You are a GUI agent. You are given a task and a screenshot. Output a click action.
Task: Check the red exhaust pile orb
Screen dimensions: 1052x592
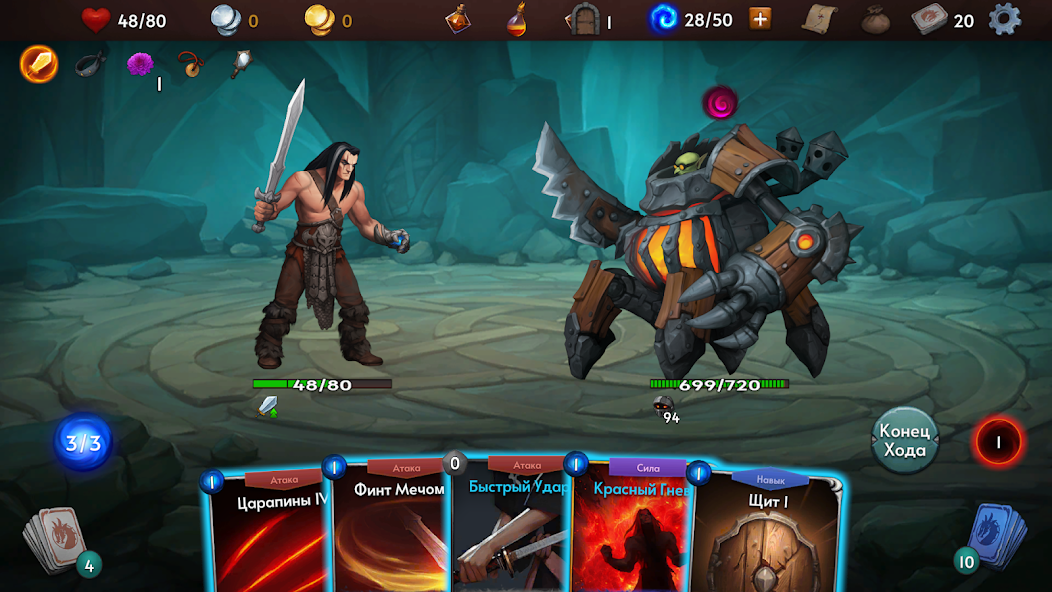(x=998, y=441)
